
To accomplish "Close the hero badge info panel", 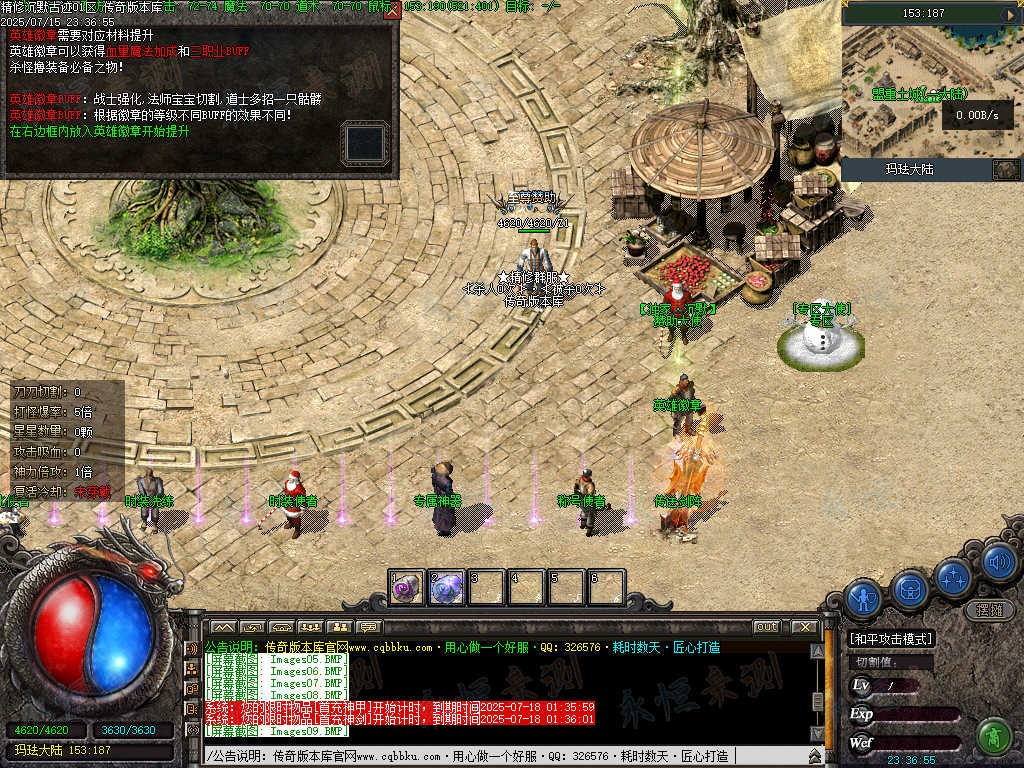I will click(392, 10).
